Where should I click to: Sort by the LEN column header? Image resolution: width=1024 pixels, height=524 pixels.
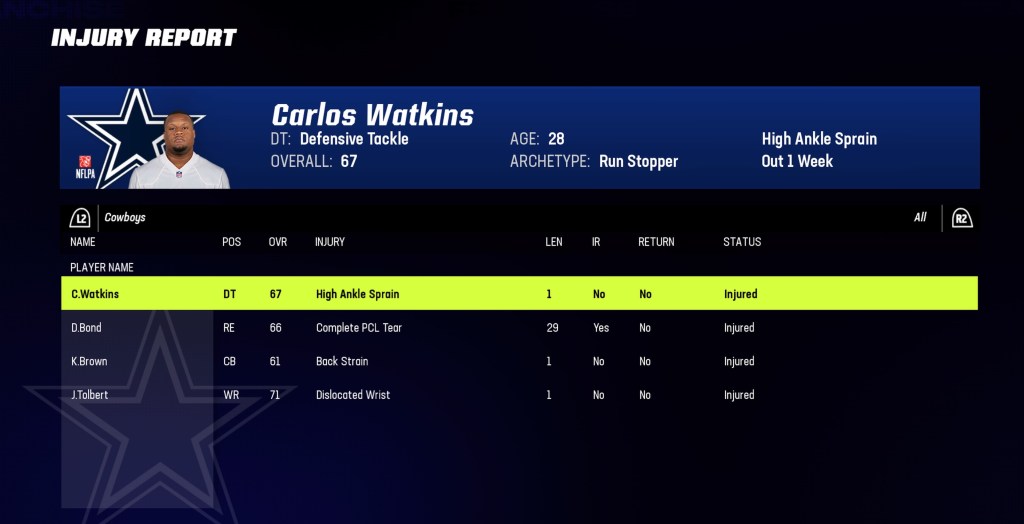(554, 242)
